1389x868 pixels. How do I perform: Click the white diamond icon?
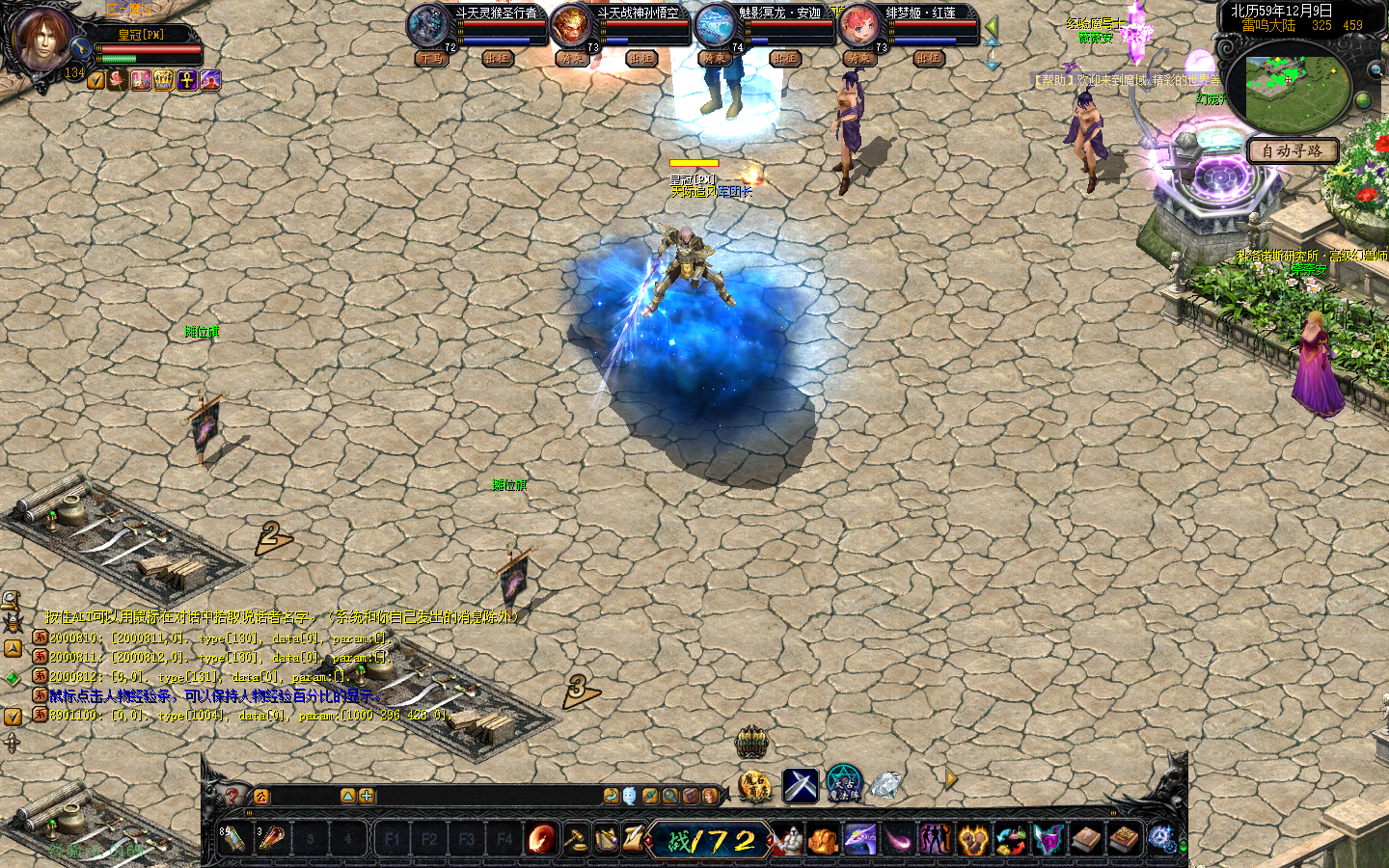click(x=885, y=785)
